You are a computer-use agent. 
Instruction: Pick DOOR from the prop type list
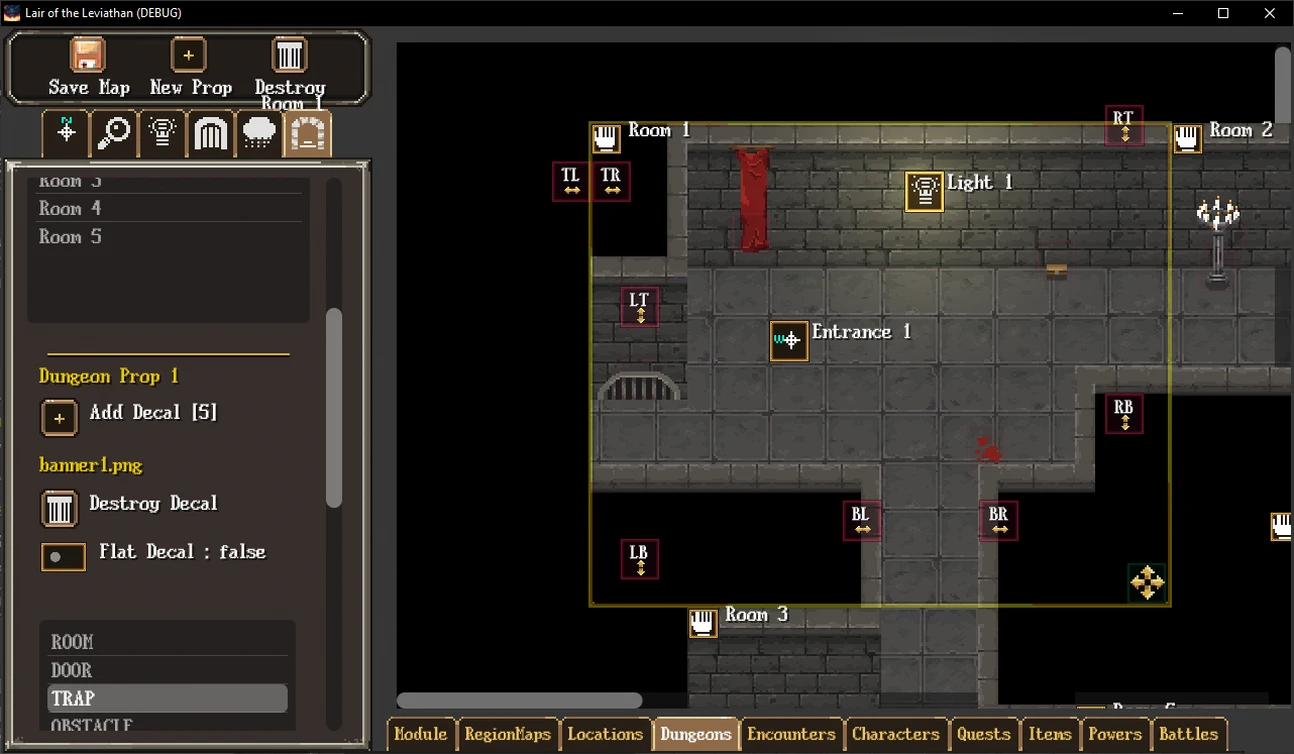pos(72,670)
